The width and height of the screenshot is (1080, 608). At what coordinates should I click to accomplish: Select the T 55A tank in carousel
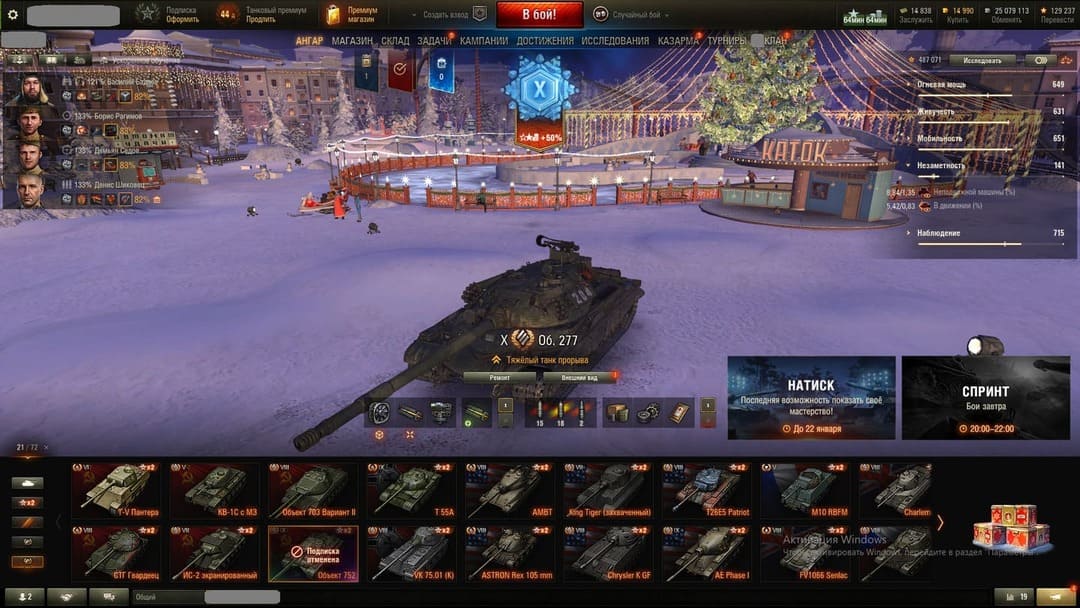coord(414,490)
